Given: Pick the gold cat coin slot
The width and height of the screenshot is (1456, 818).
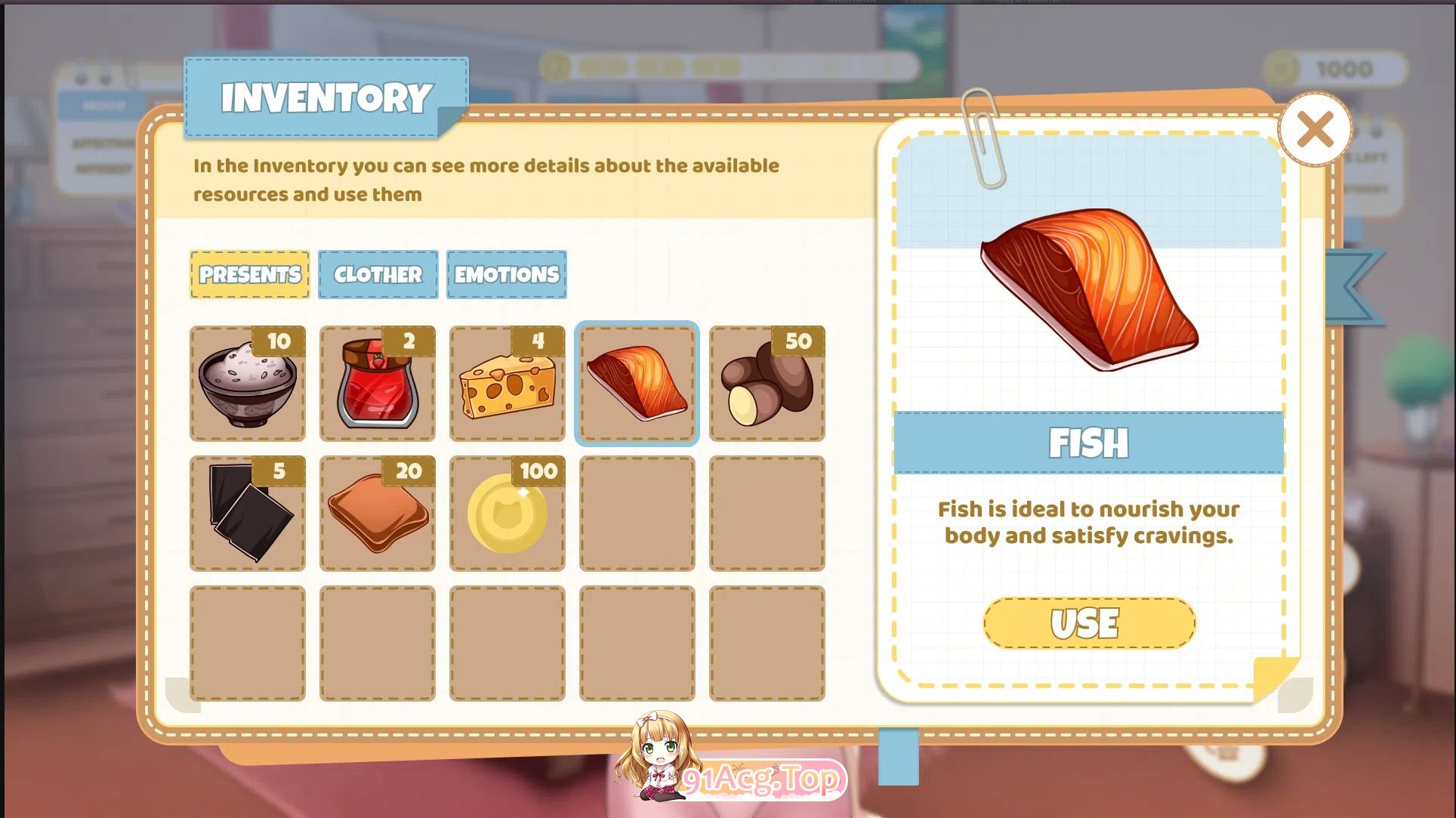Looking at the screenshot, I should [507, 514].
